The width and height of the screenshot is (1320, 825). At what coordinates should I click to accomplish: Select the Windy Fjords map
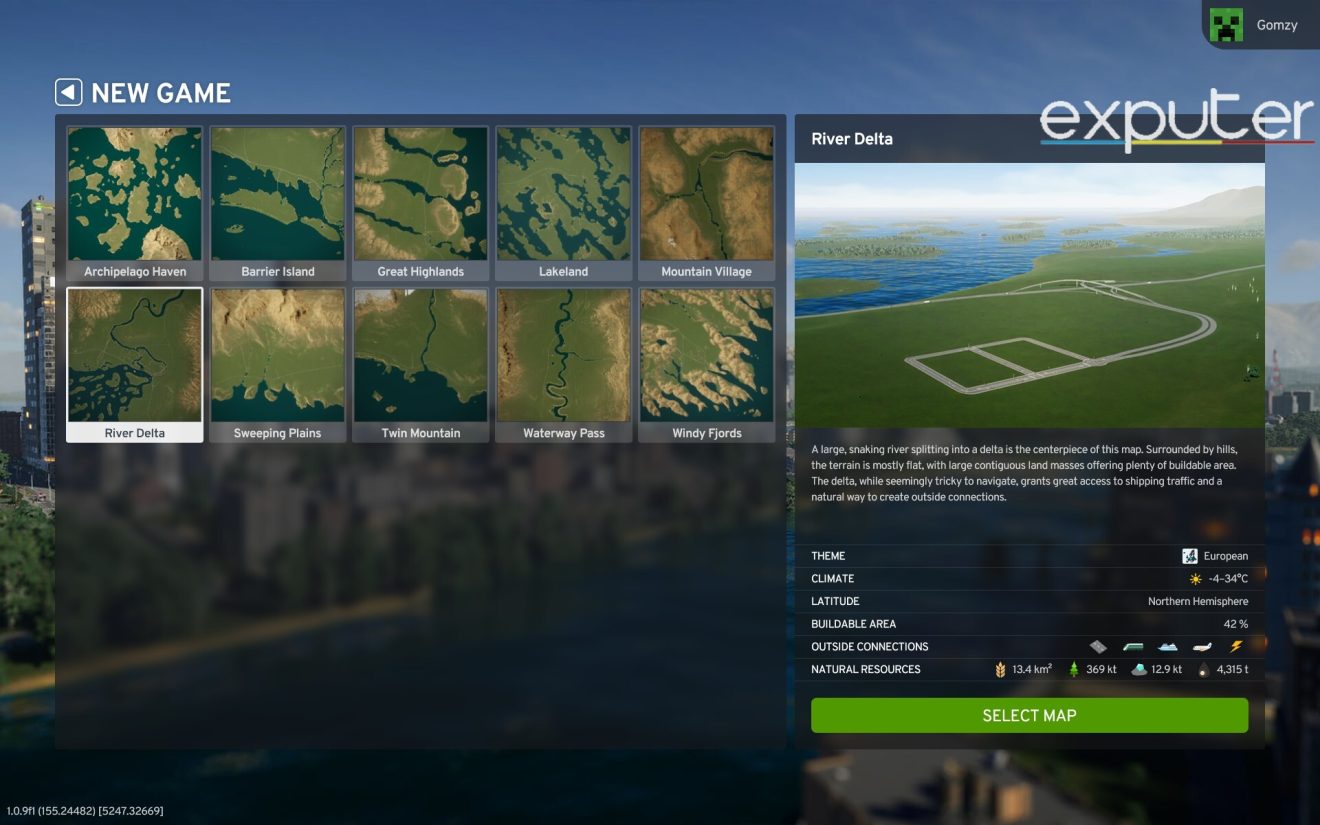[x=706, y=356]
